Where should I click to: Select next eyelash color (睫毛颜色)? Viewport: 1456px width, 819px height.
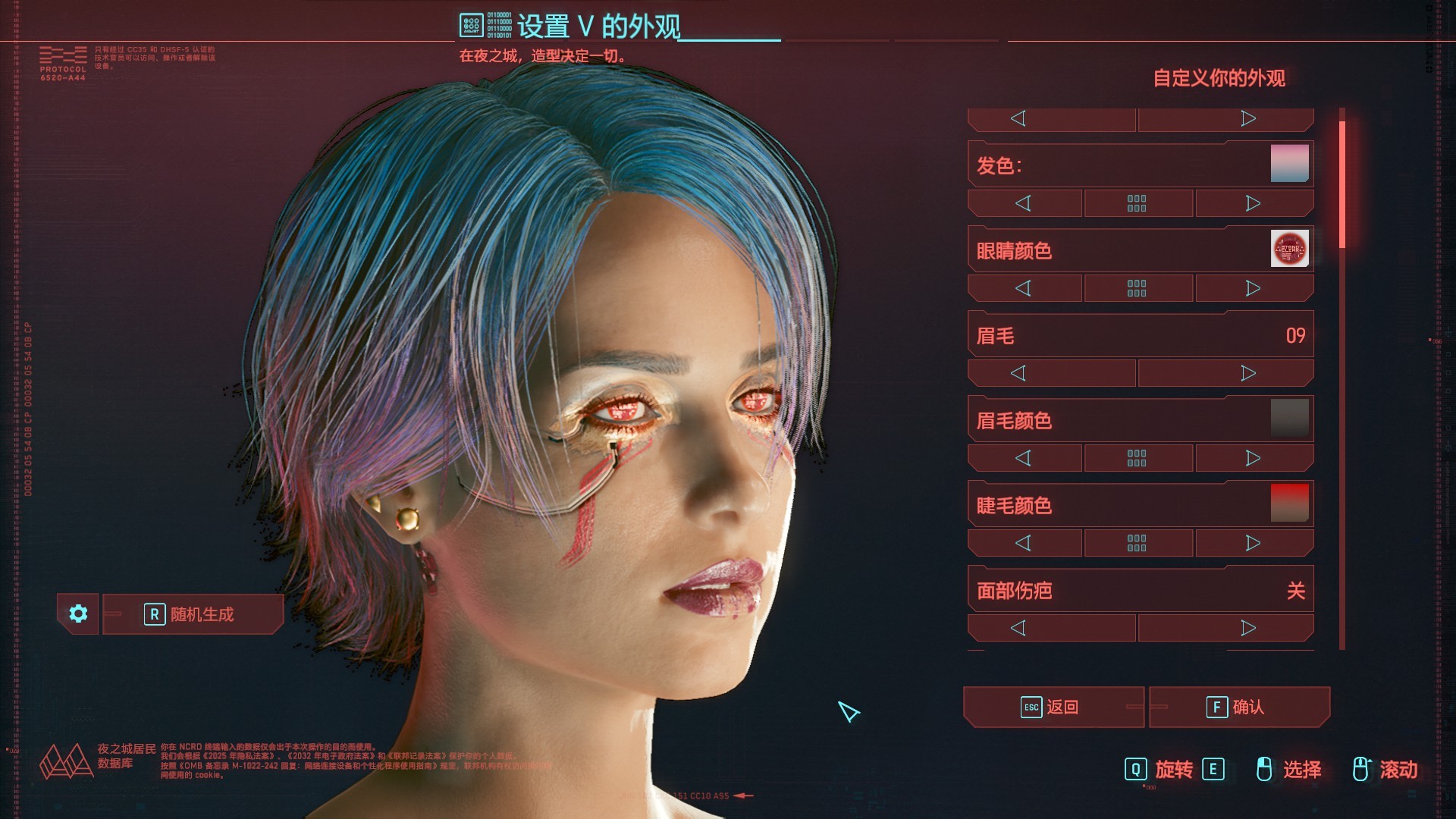(1254, 543)
